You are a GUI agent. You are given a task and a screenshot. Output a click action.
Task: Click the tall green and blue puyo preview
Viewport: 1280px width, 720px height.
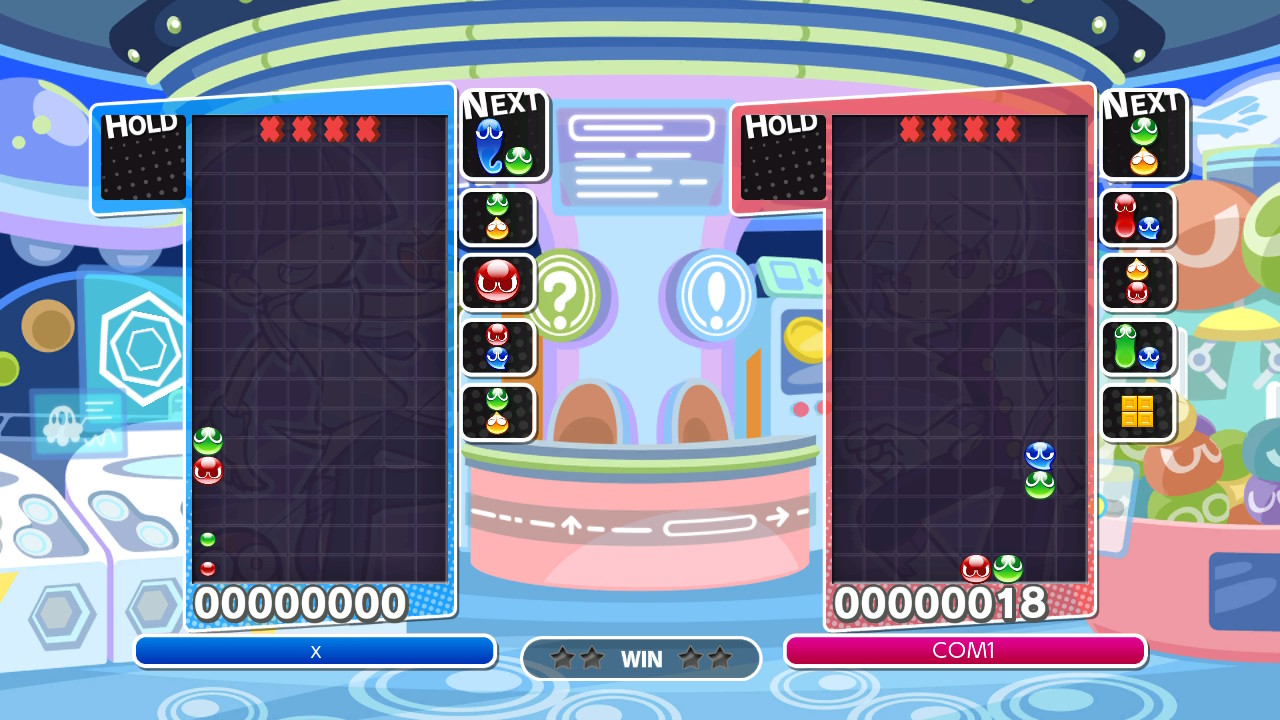(1137, 347)
